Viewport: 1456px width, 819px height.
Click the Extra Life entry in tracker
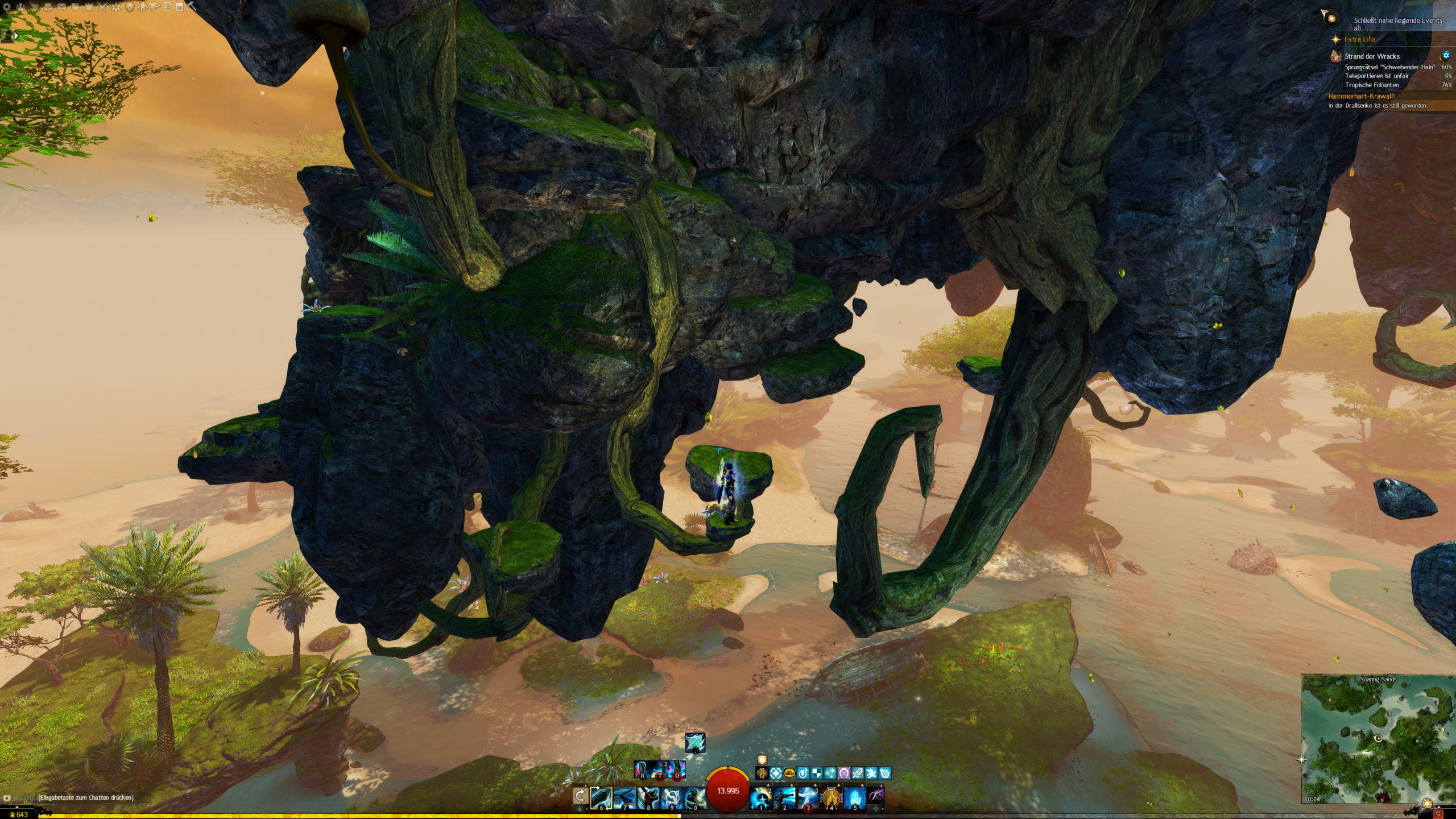coord(1359,39)
